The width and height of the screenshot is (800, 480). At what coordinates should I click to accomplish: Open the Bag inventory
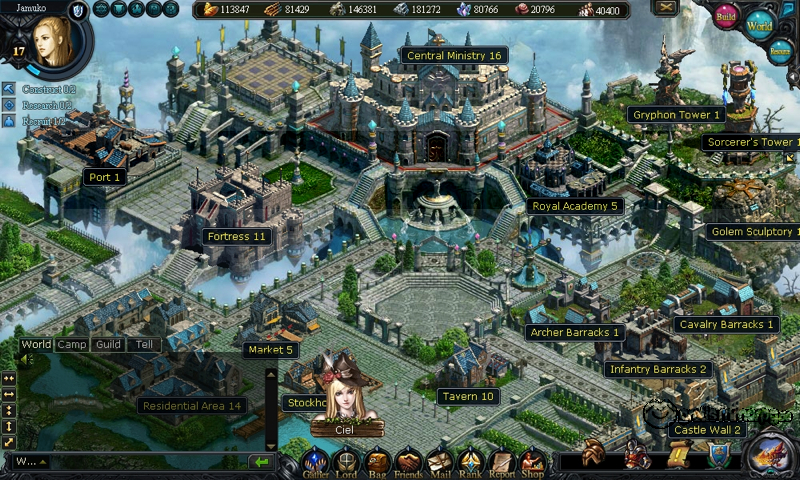click(x=377, y=461)
